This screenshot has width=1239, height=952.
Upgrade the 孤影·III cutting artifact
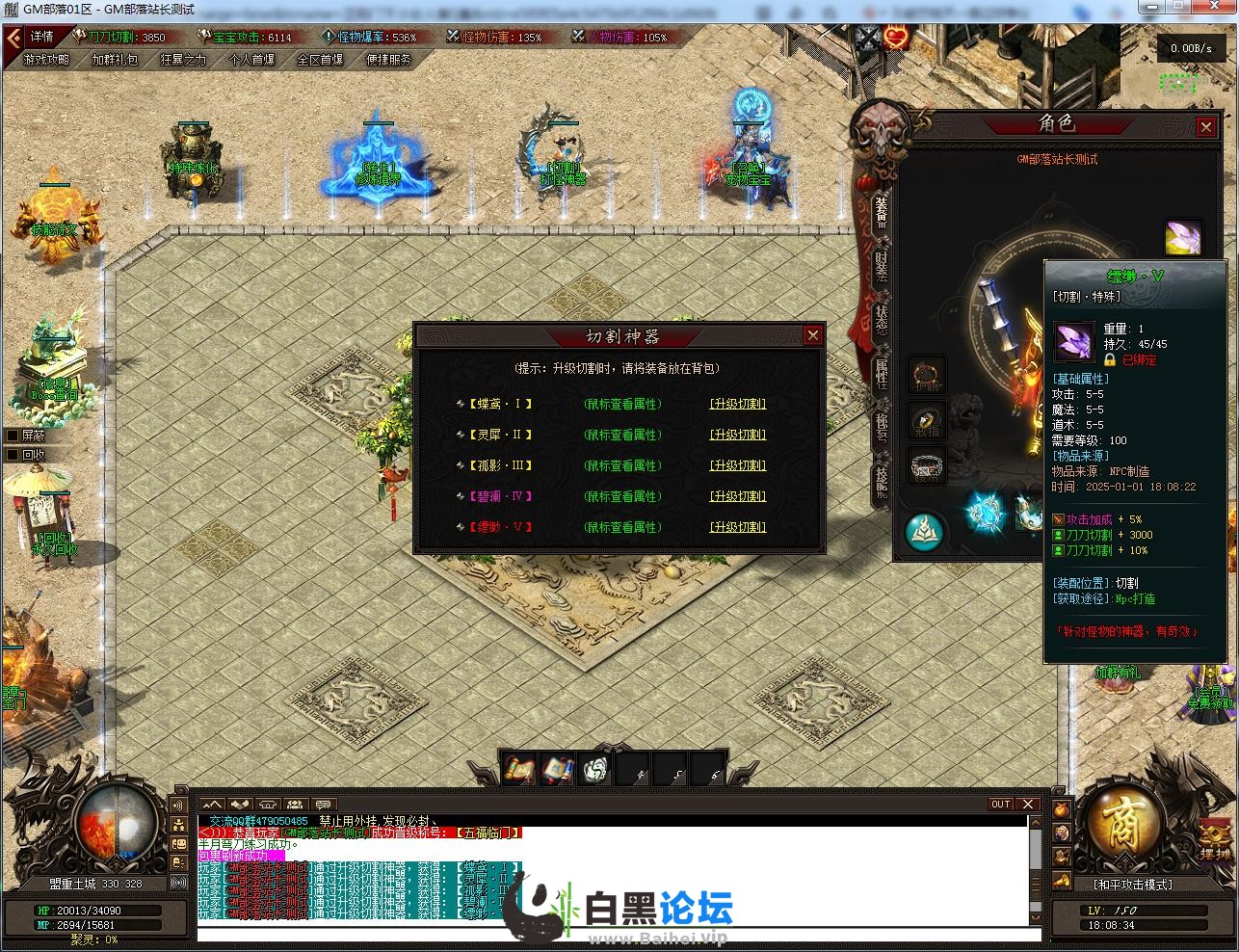[x=738, y=465]
